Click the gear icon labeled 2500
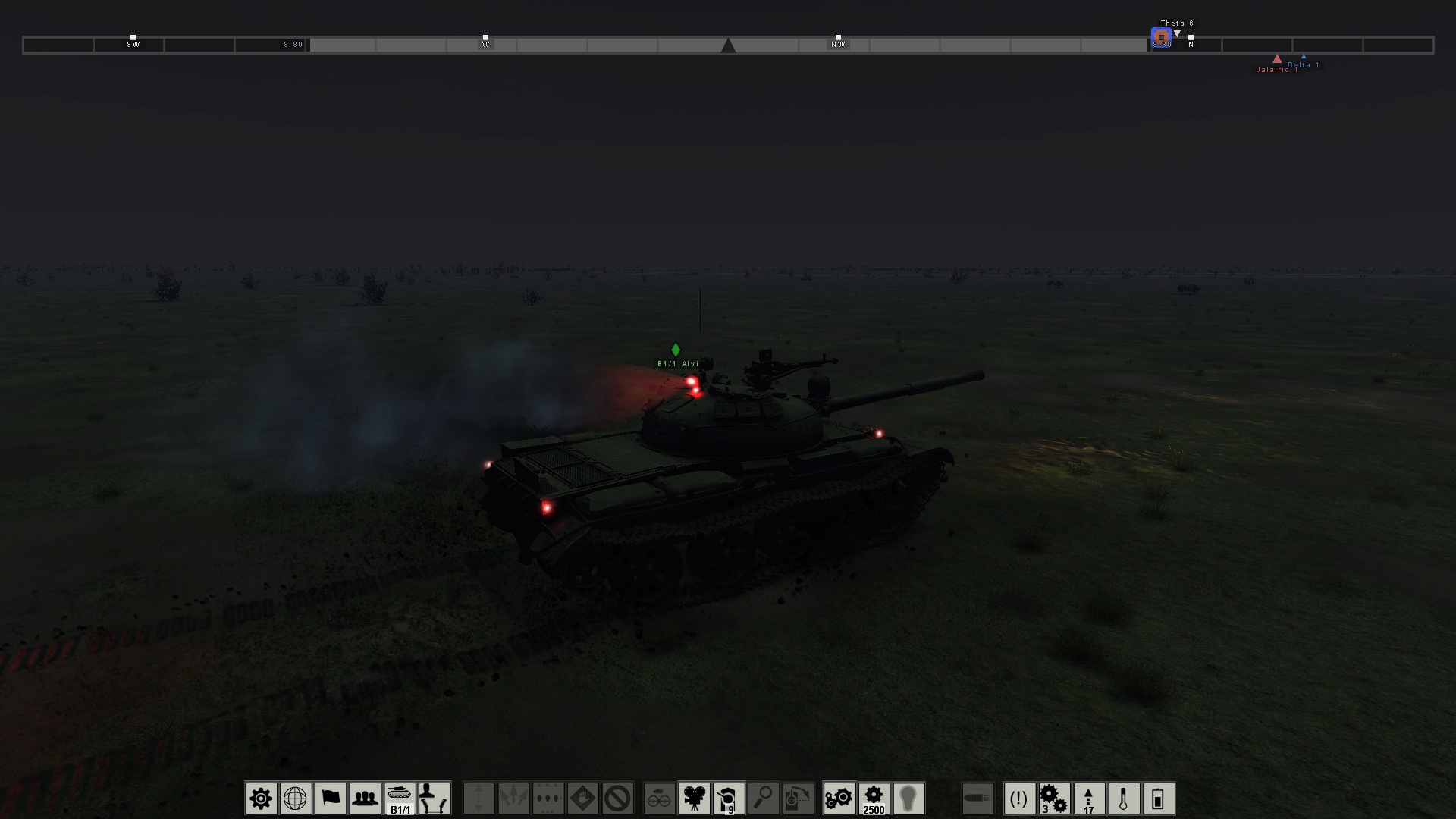This screenshot has height=819, width=1456. point(874,798)
